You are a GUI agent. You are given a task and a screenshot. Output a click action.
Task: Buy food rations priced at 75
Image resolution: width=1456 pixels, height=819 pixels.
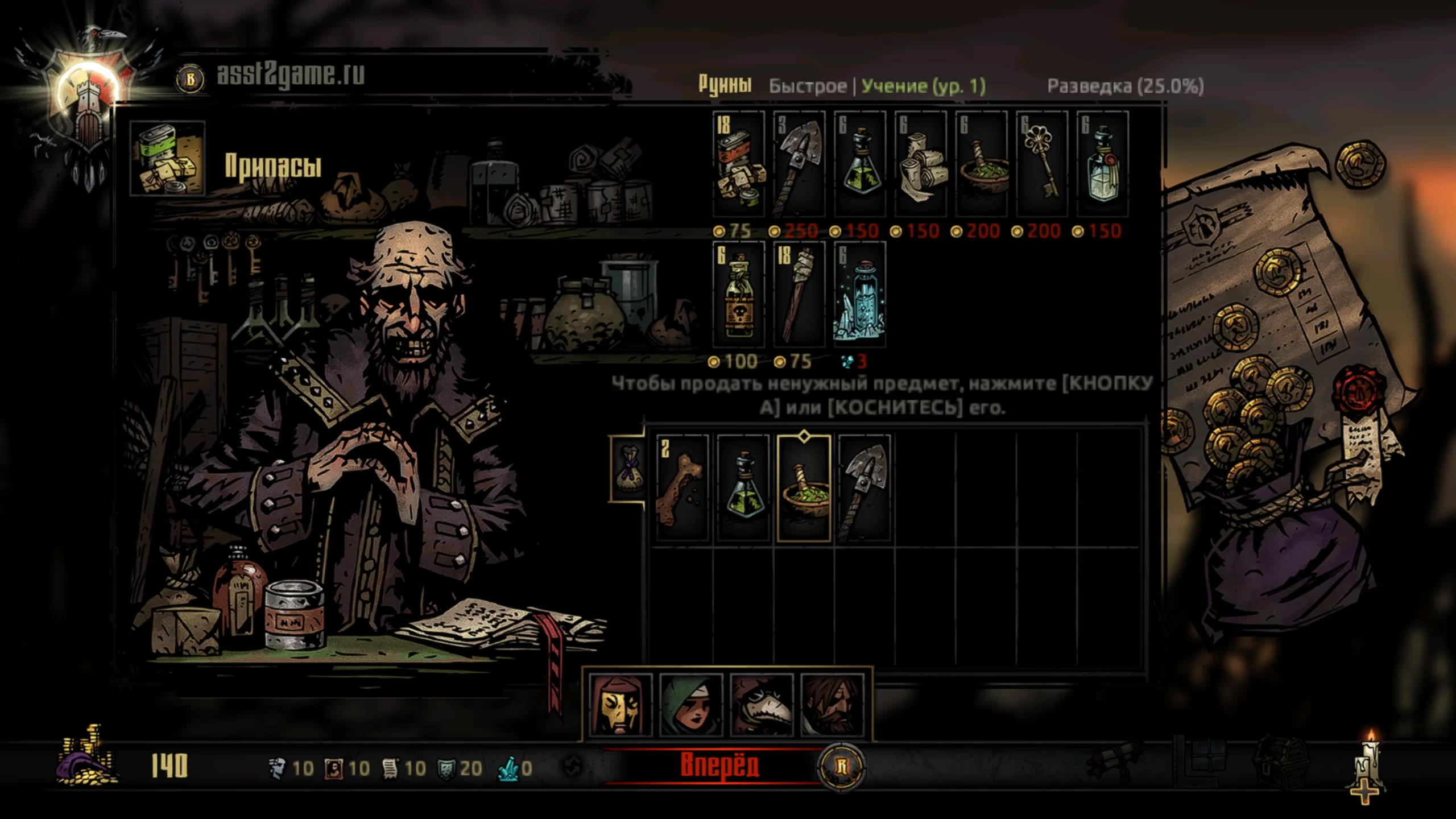tap(739, 164)
